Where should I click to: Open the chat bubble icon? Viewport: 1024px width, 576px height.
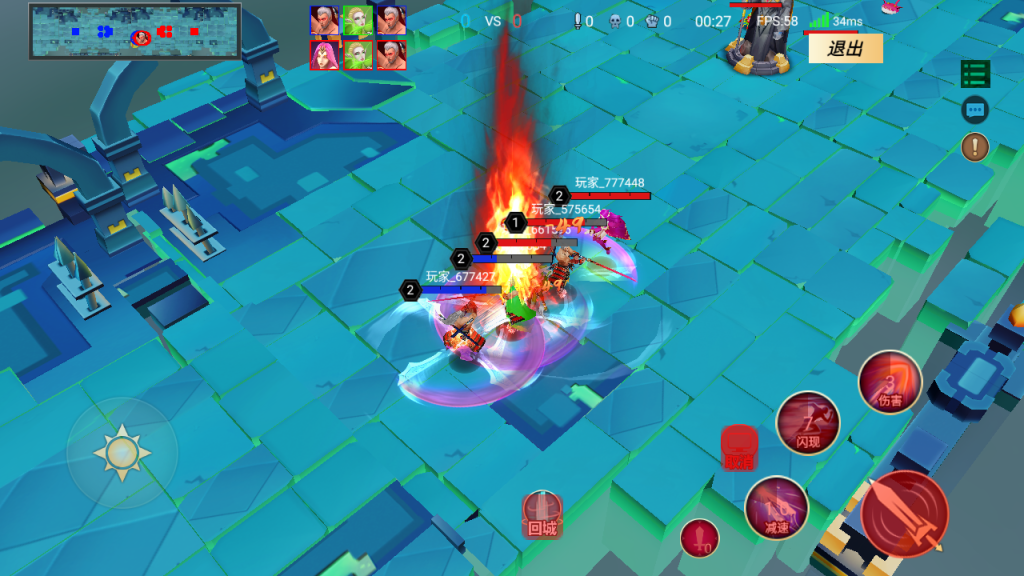975,110
